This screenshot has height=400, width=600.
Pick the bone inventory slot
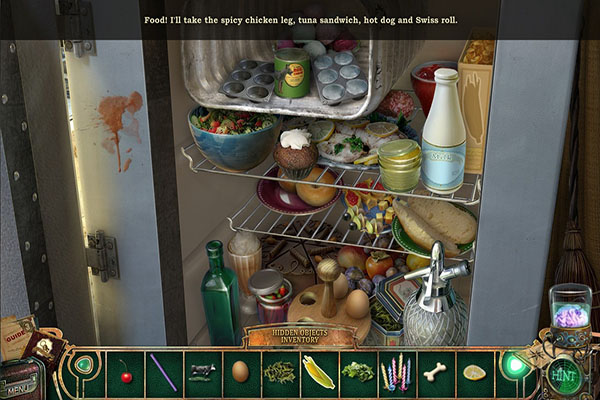(x=435, y=373)
